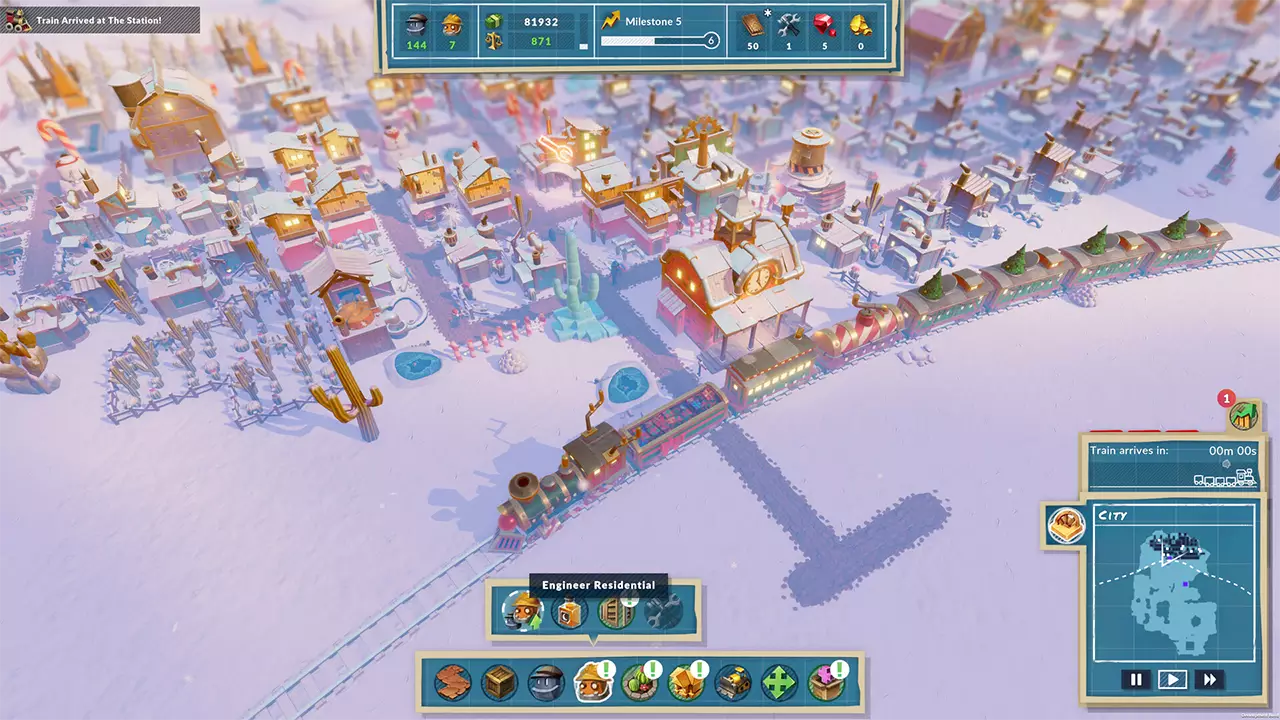Viewport: 1280px width, 720px height.
Task: Activate the green arrows move tool
Action: click(780, 683)
